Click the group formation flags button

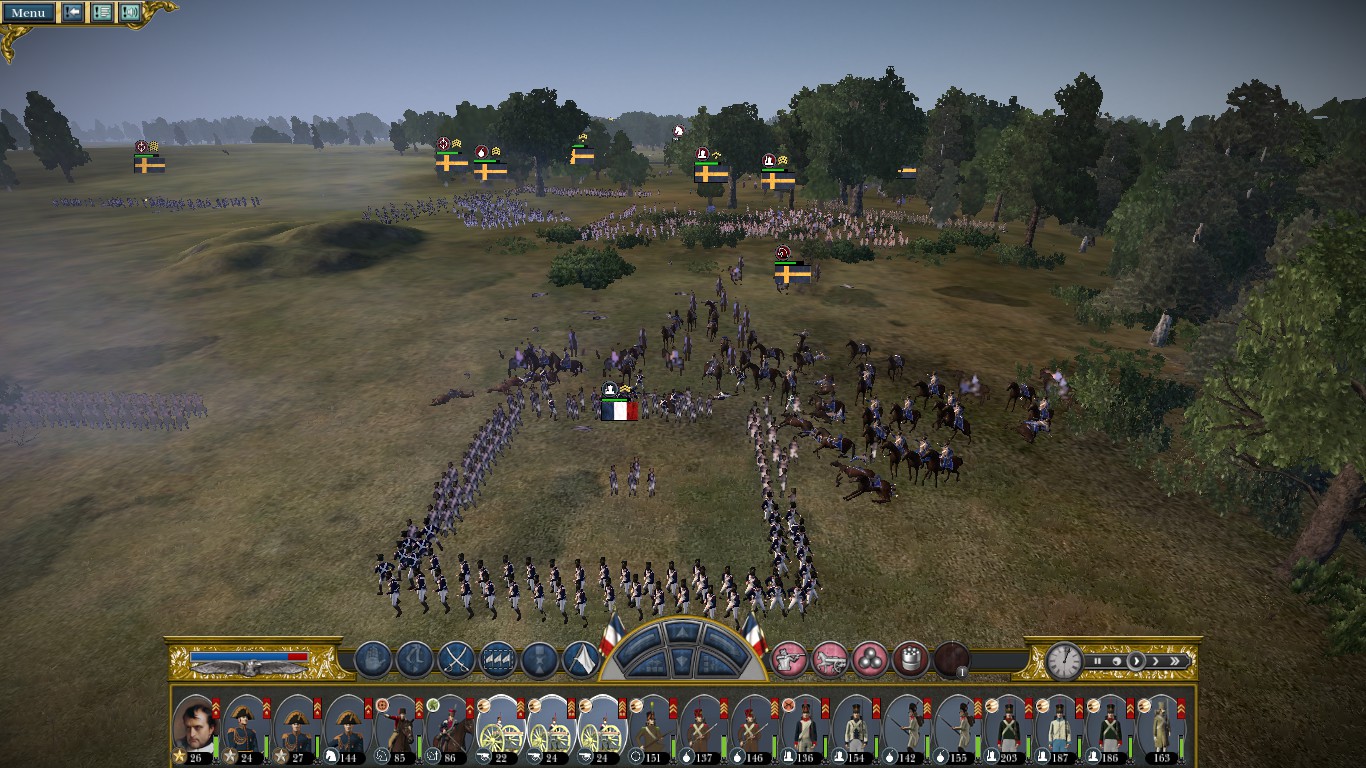pyautogui.click(x=498, y=659)
